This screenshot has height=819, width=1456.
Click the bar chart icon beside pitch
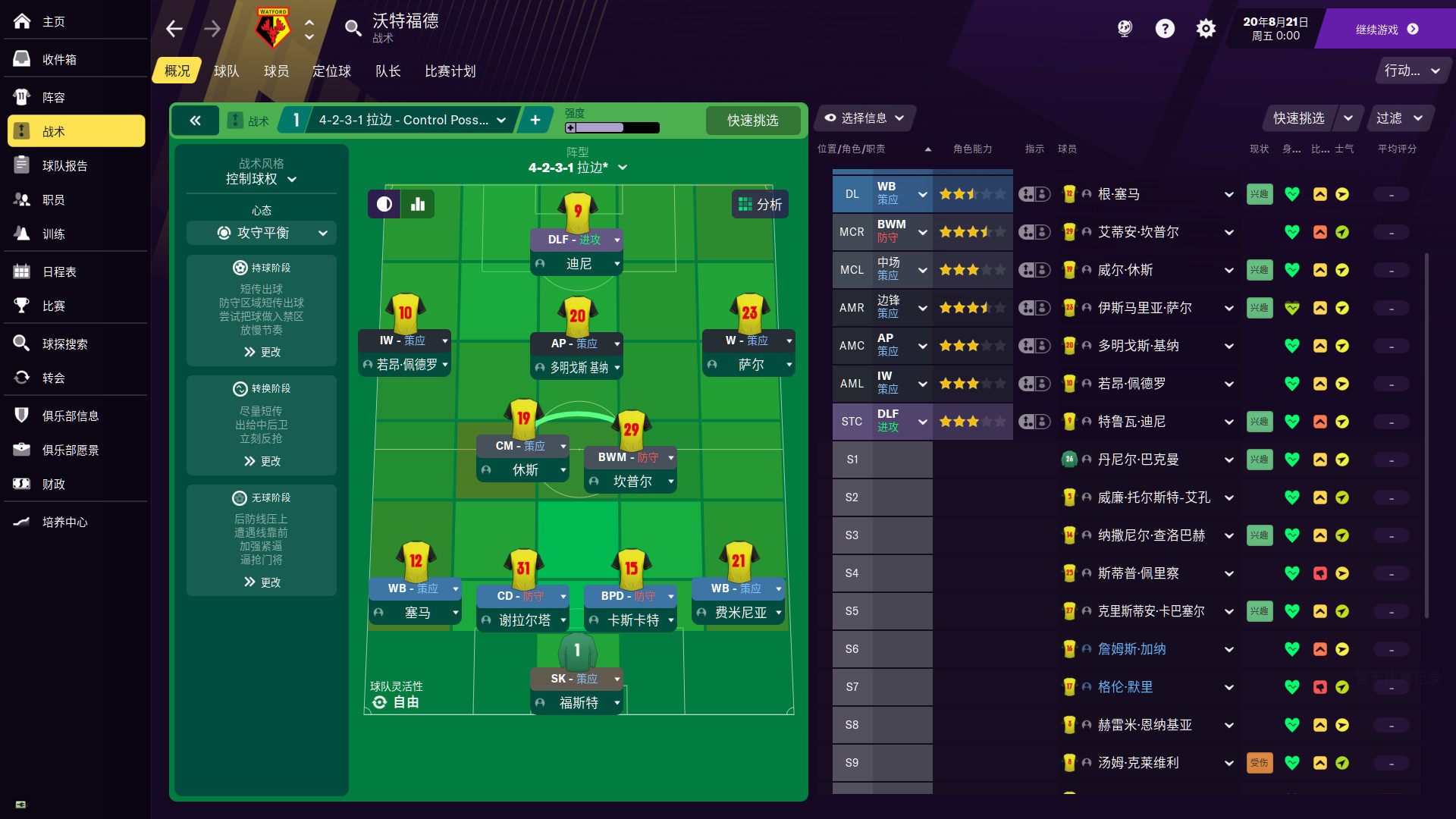click(x=418, y=203)
